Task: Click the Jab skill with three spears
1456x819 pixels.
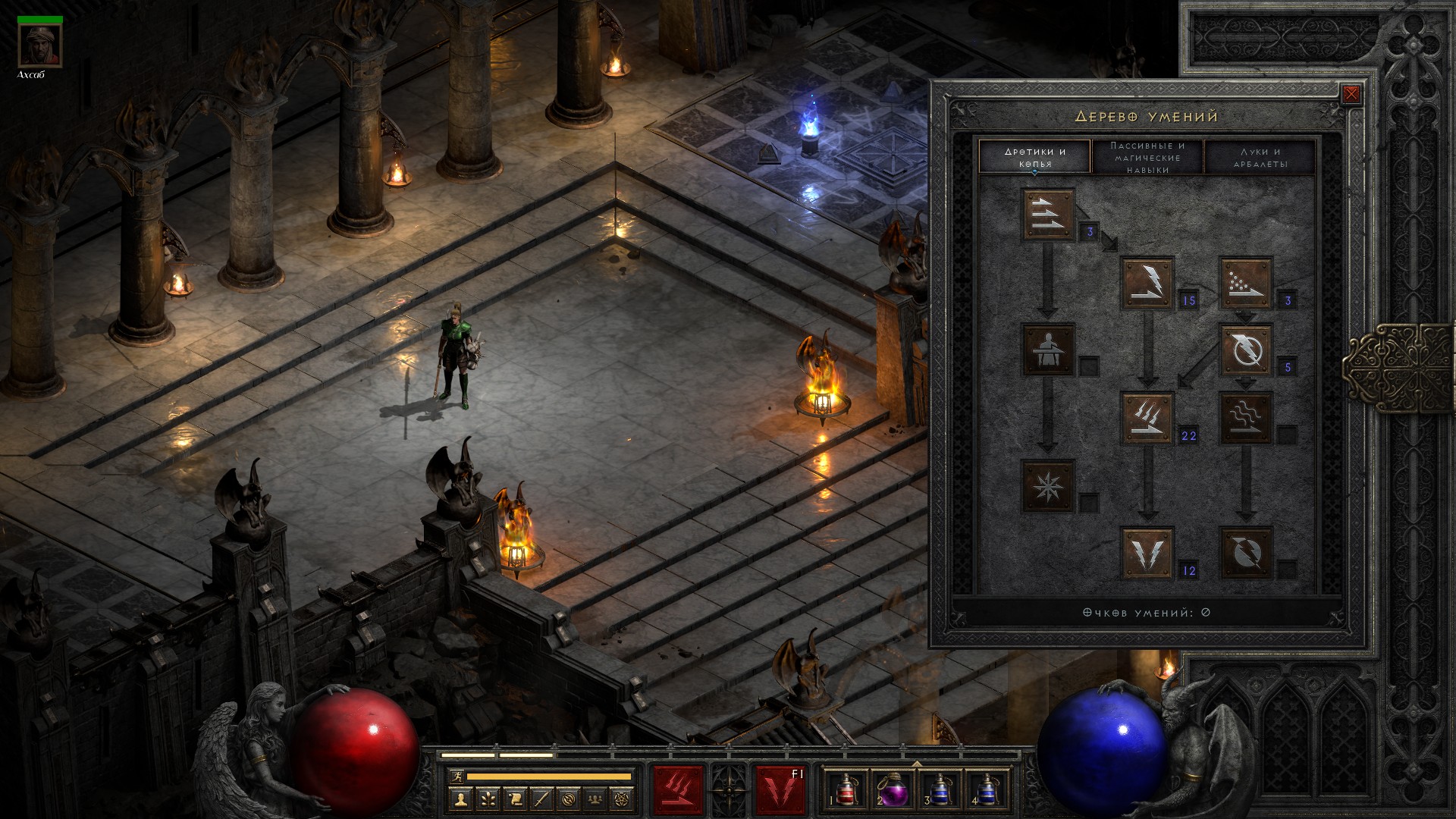Action: click(1048, 215)
